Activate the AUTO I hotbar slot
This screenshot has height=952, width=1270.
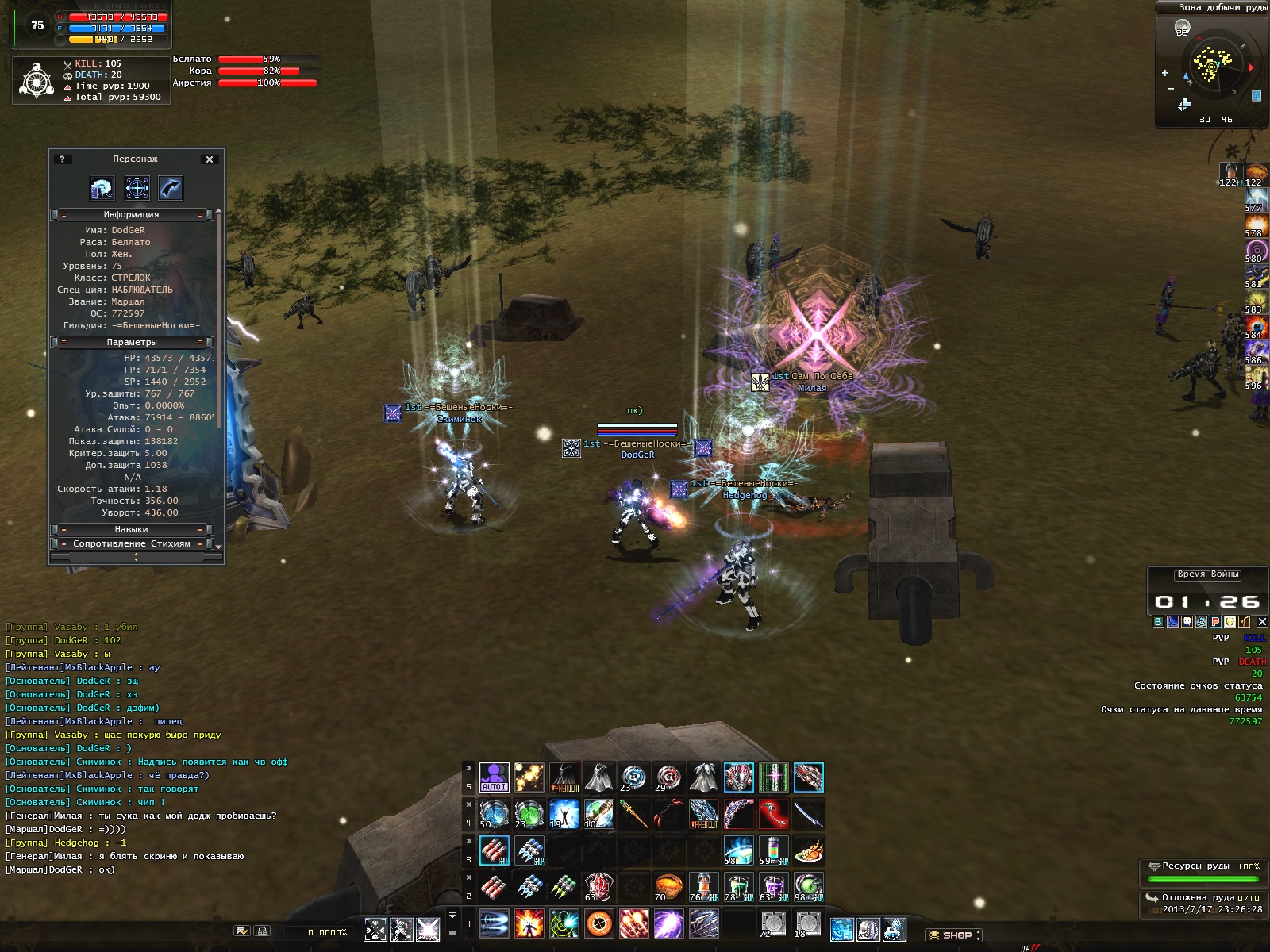coord(494,777)
